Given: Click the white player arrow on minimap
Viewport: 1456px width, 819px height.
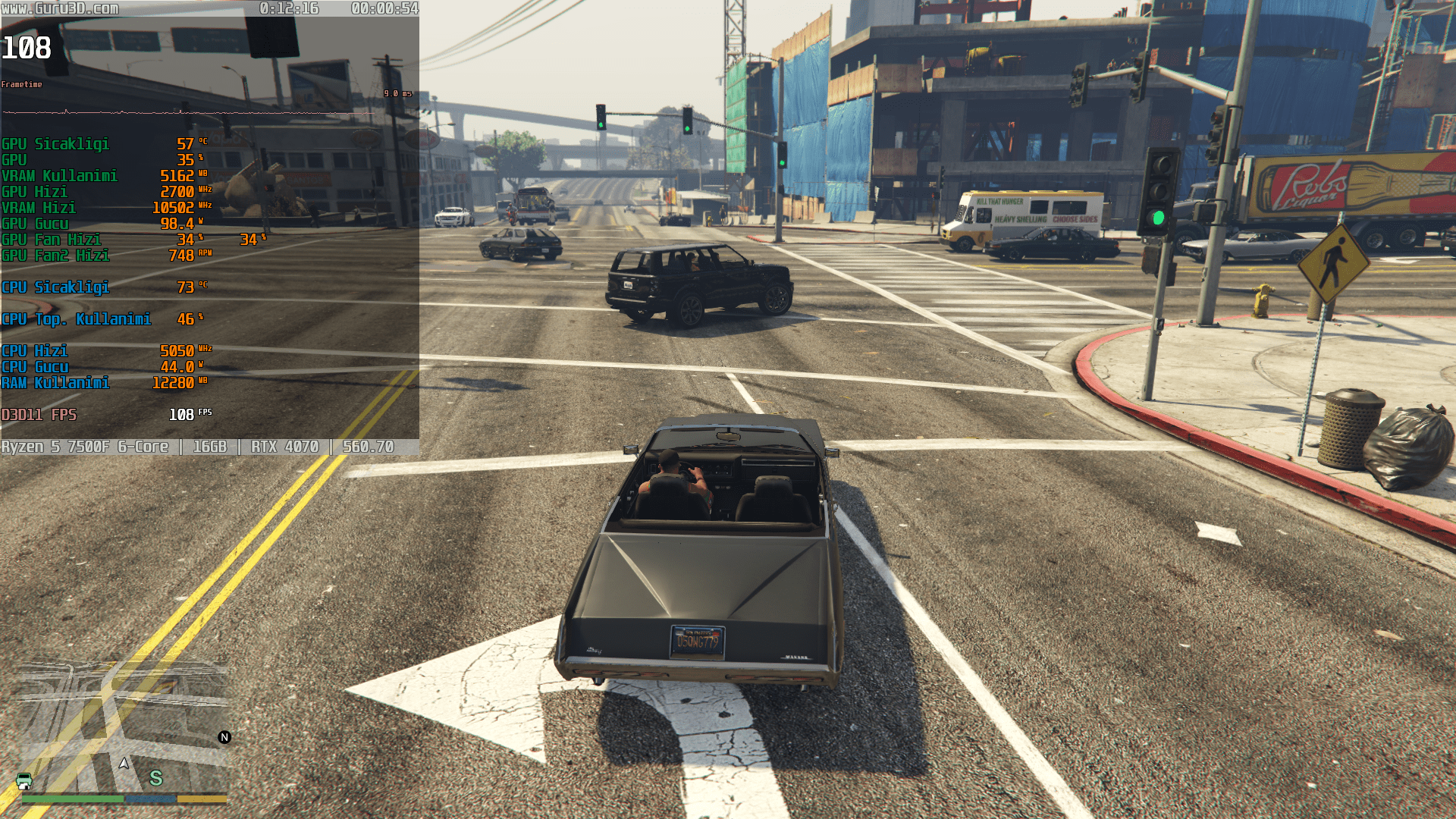Looking at the screenshot, I should [x=124, y=763].
